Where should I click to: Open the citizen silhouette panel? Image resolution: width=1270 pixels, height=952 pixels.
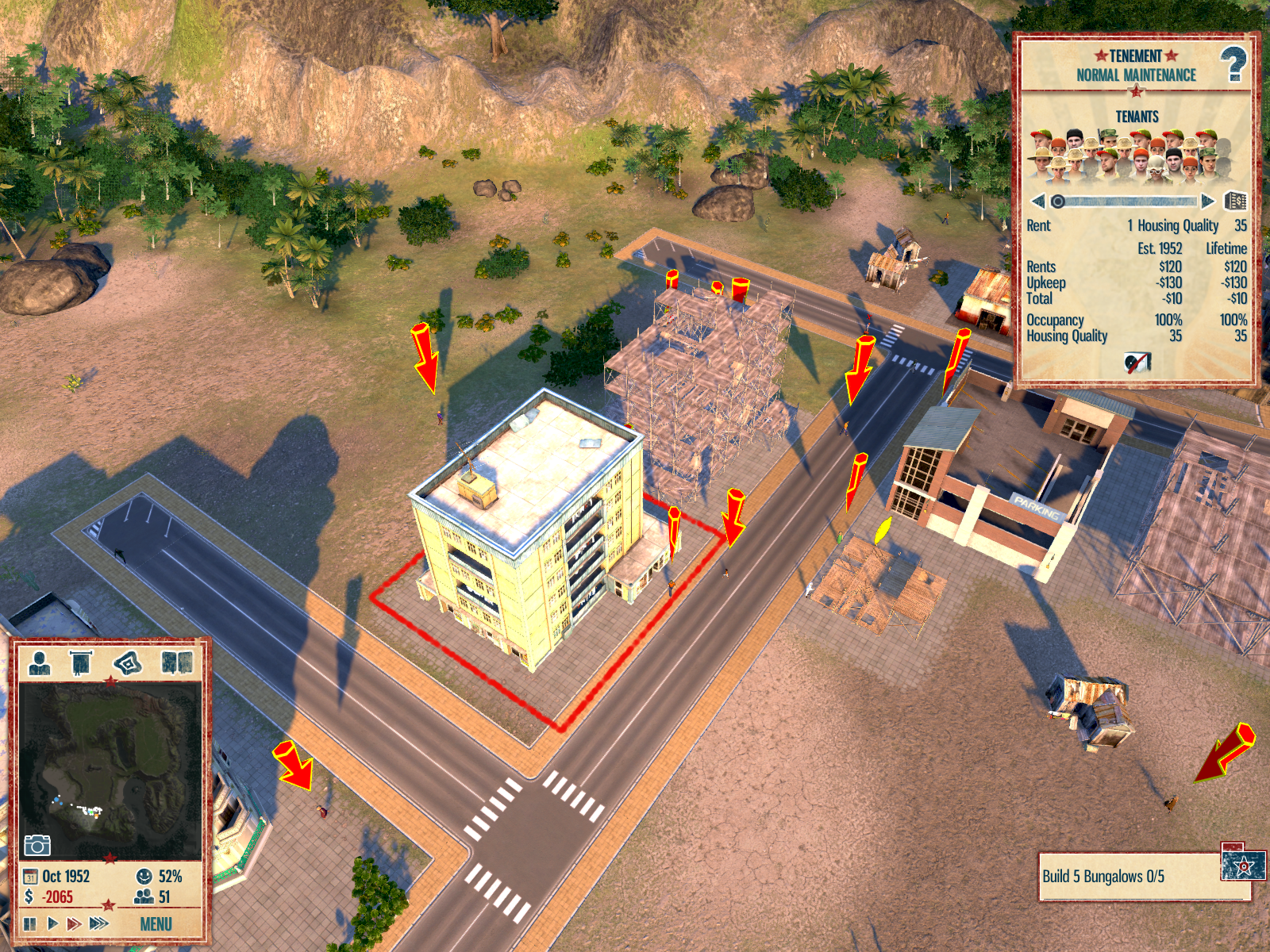[39, 662]
